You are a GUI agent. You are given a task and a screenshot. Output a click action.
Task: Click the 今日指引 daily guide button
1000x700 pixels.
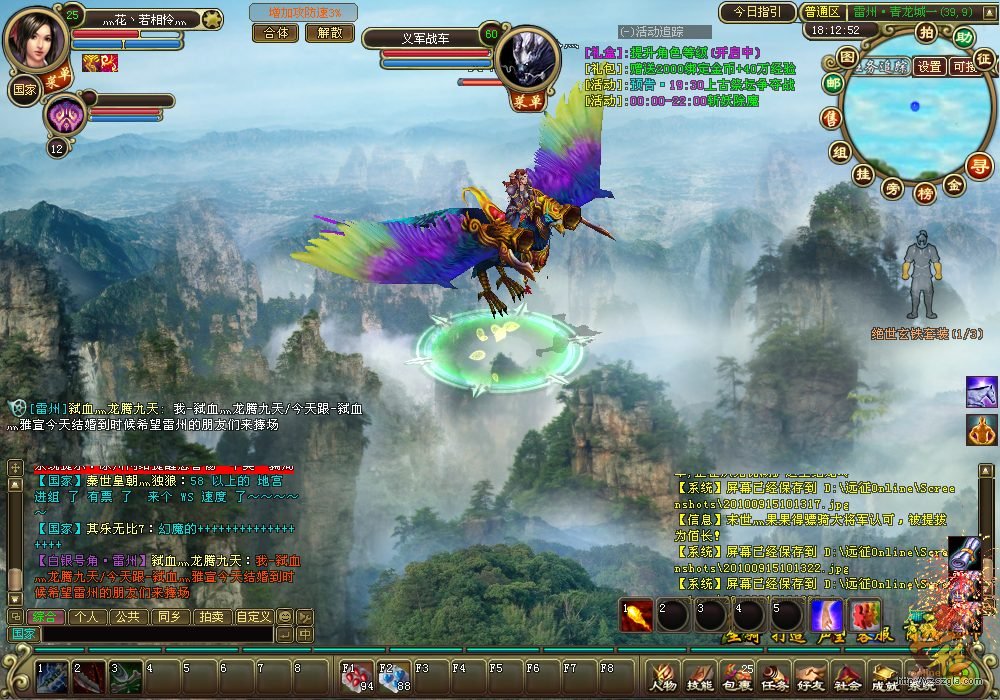756,13
